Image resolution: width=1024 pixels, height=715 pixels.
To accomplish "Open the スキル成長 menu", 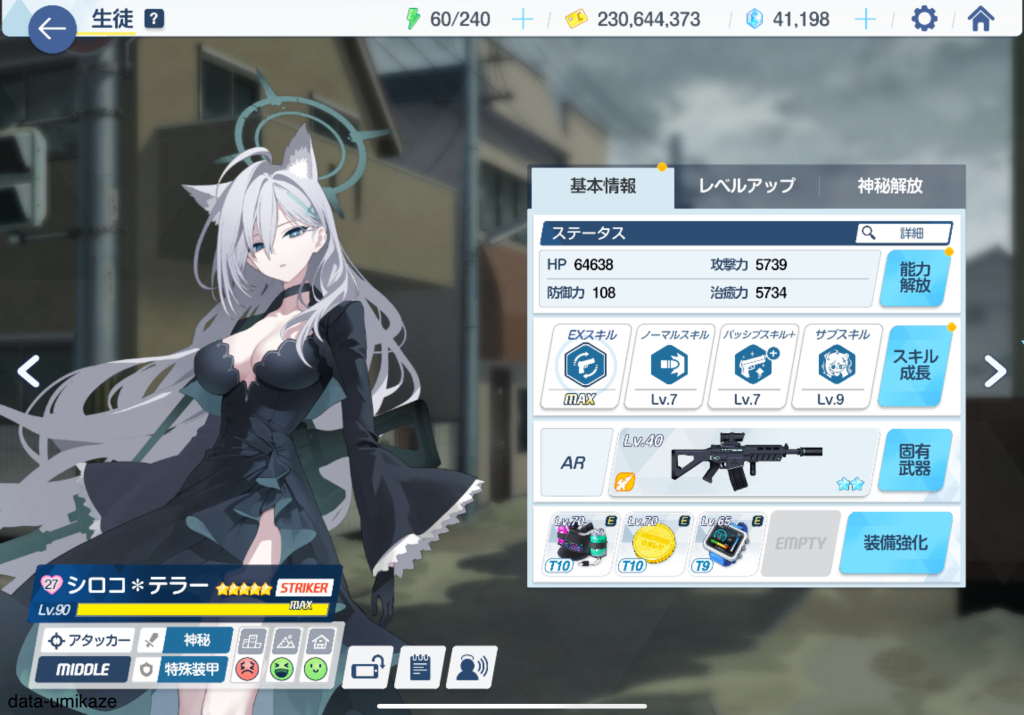I will pos(914,366).
